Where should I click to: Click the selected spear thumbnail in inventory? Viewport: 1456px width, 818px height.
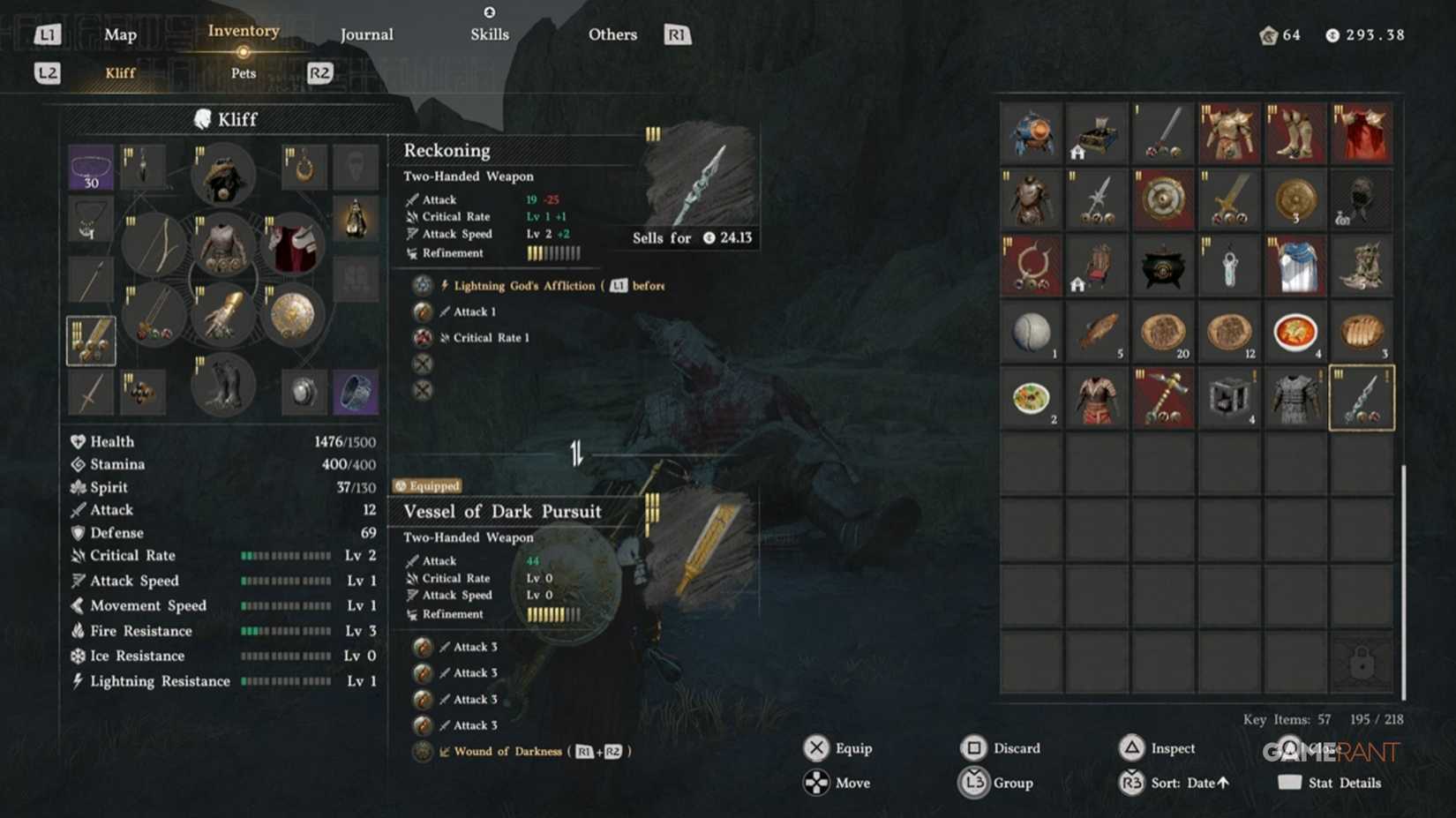[1362, 398]
